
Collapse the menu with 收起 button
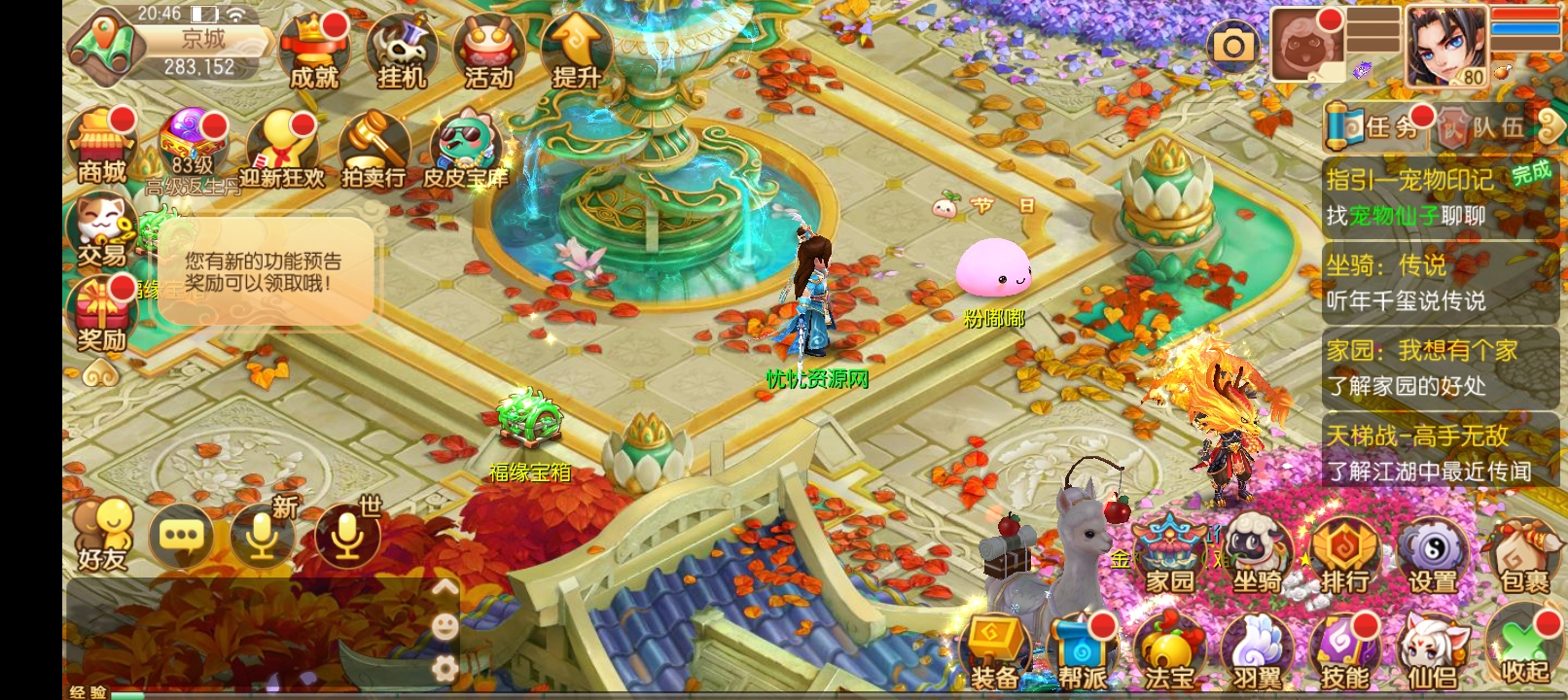(x=1522, y=651)
